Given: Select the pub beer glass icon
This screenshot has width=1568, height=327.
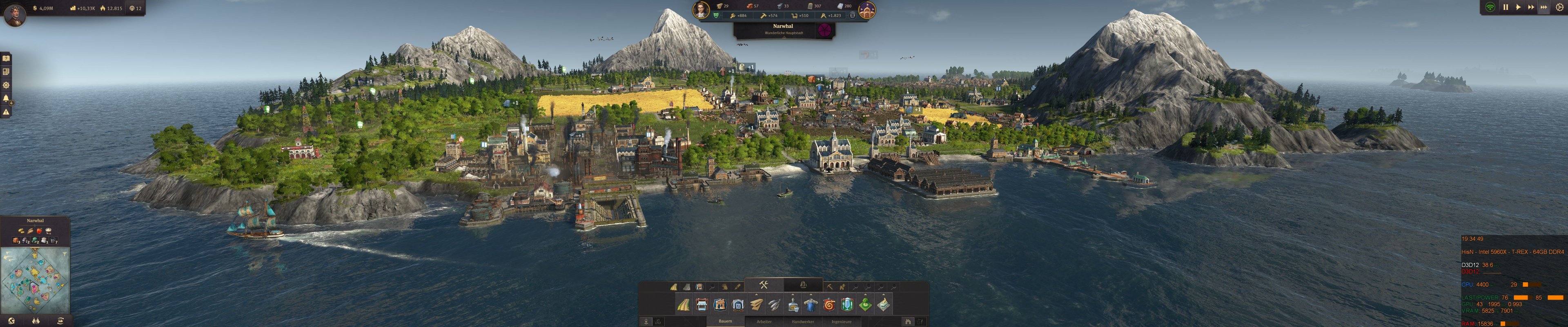Looking at the screenshot, I should point(847,305).
